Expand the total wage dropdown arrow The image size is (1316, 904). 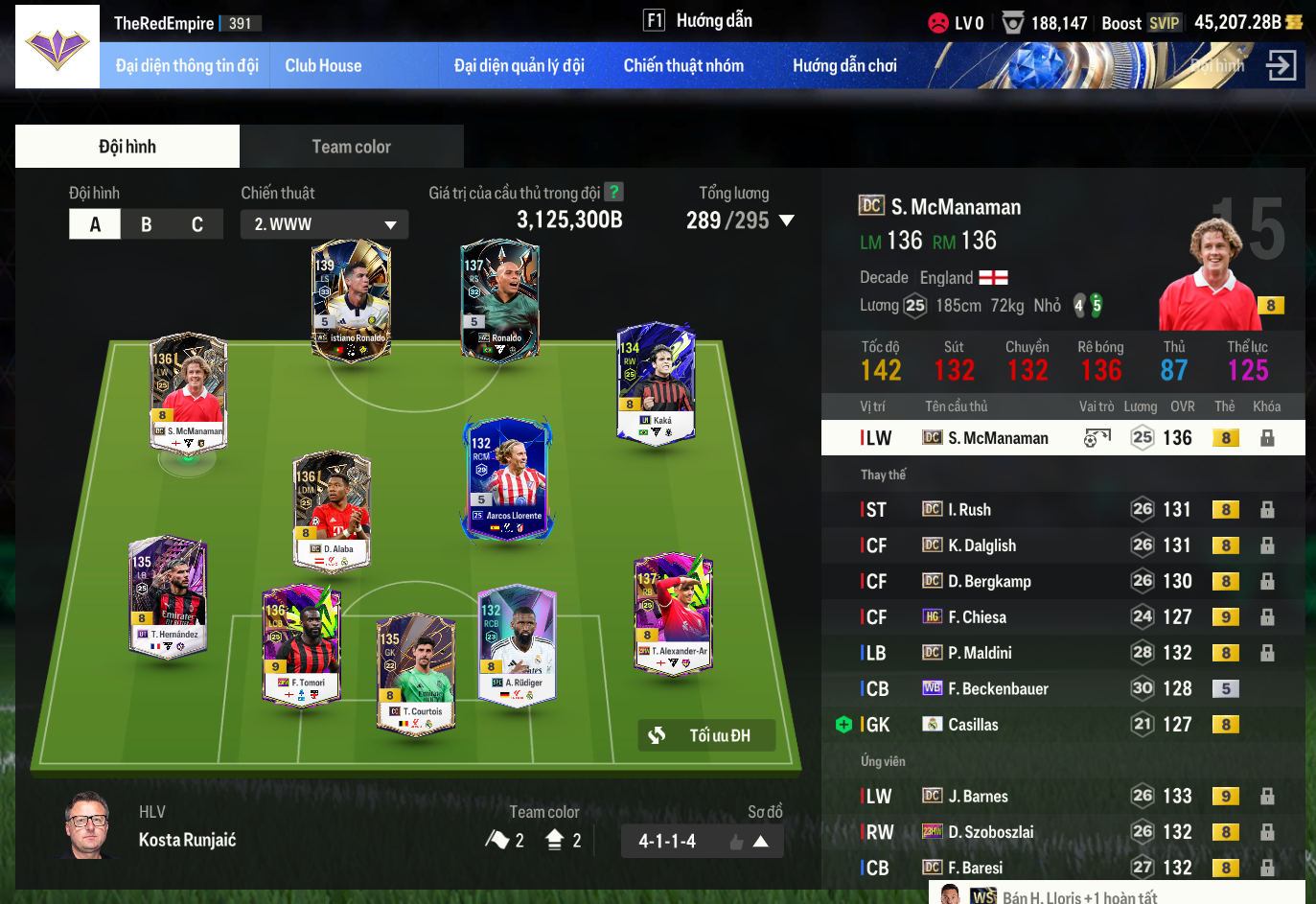click(787, 220)
